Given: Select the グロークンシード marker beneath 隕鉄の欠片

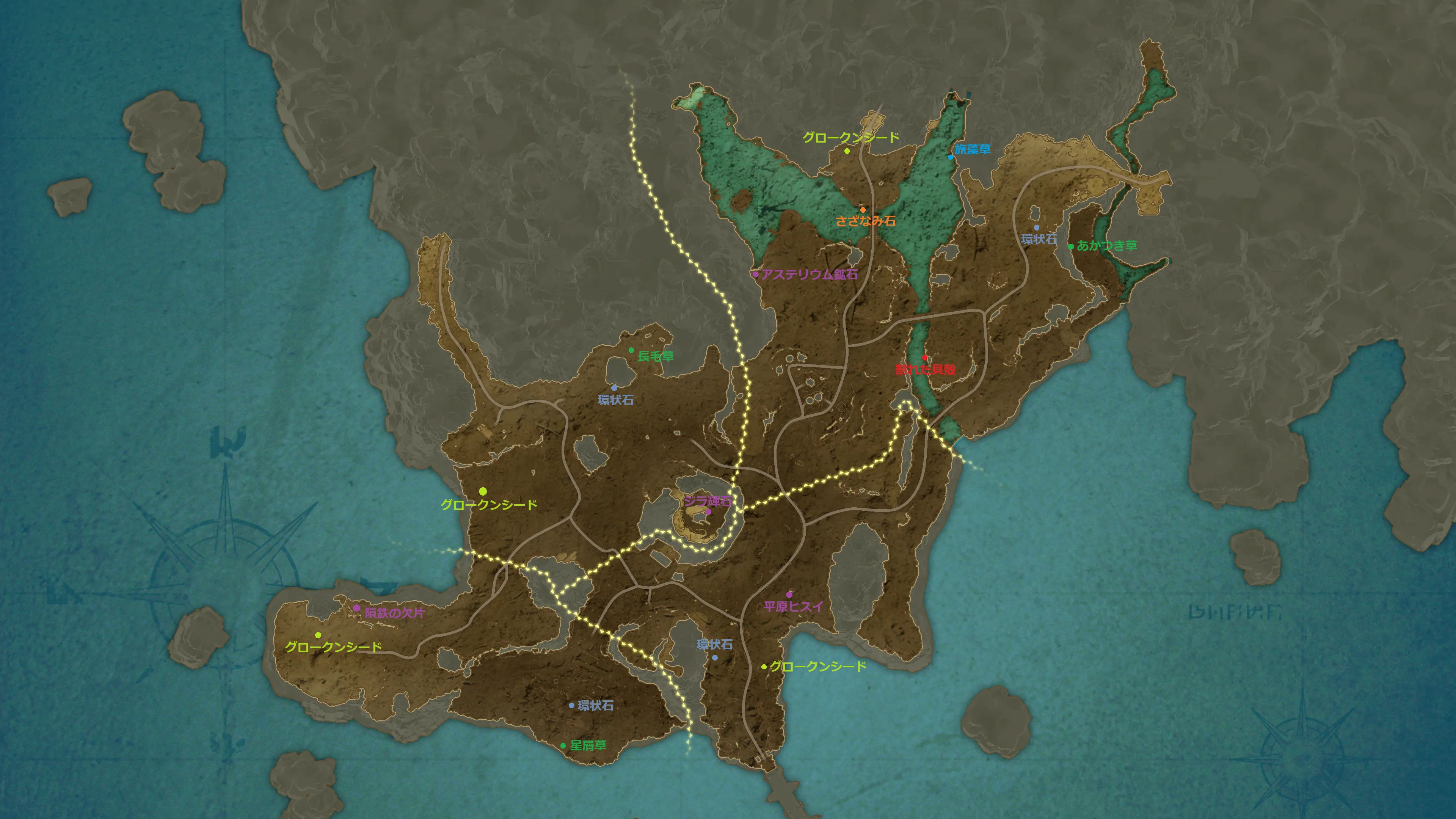Looking at the screenshot, I should pos(318,635).
